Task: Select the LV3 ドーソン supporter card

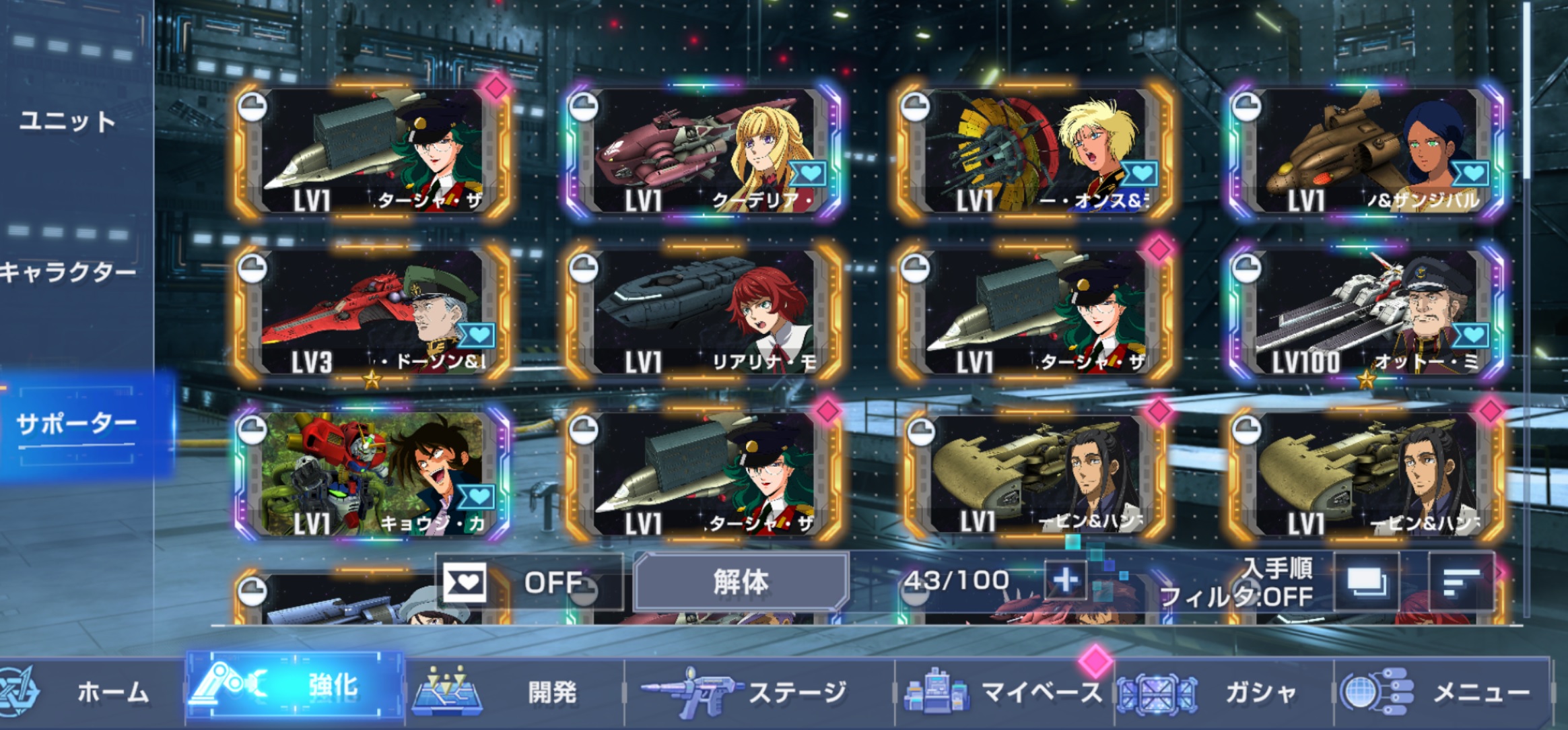Action: click(372, 312)
